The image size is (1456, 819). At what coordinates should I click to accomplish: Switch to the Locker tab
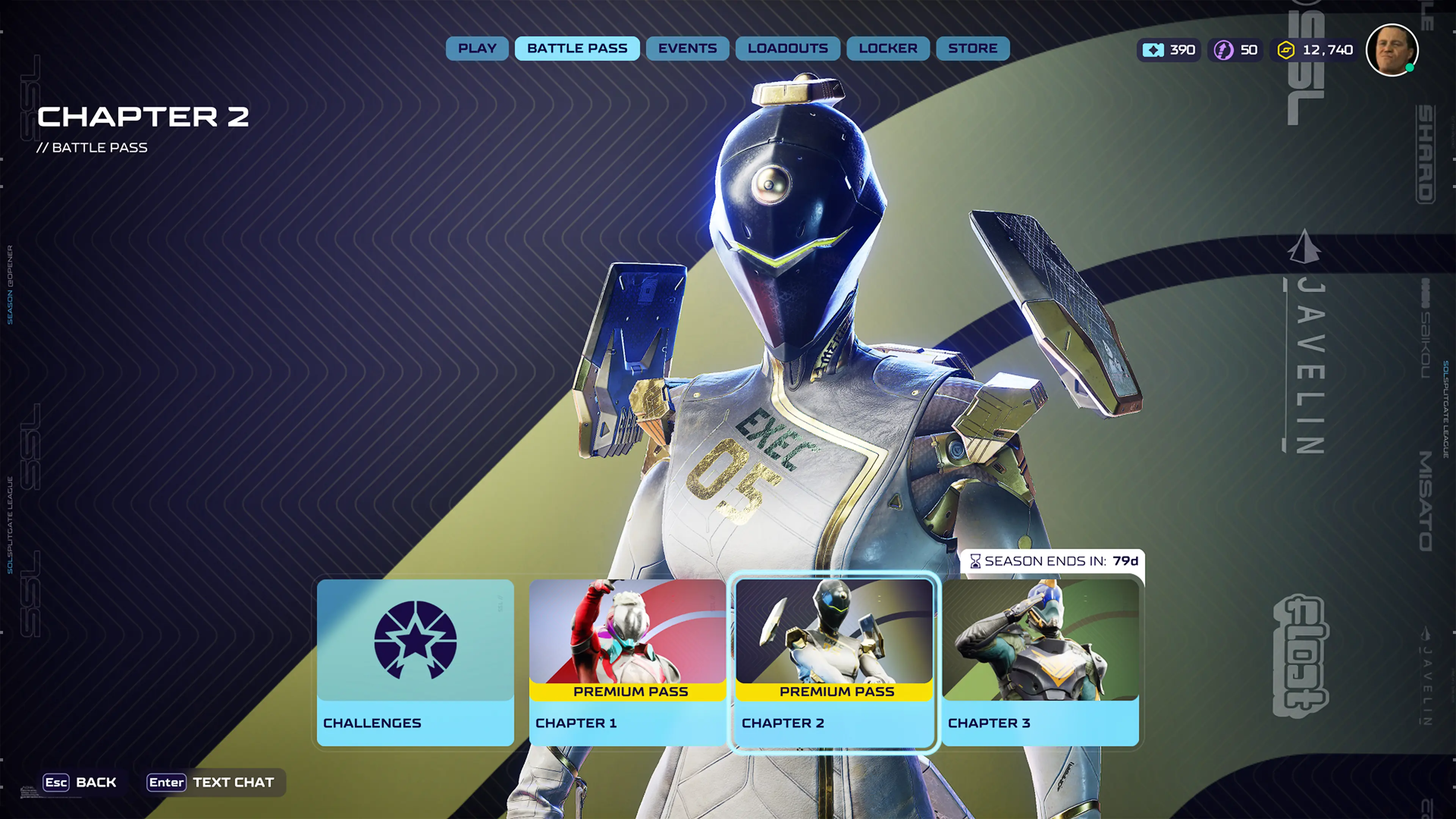[x=888, y=49]
